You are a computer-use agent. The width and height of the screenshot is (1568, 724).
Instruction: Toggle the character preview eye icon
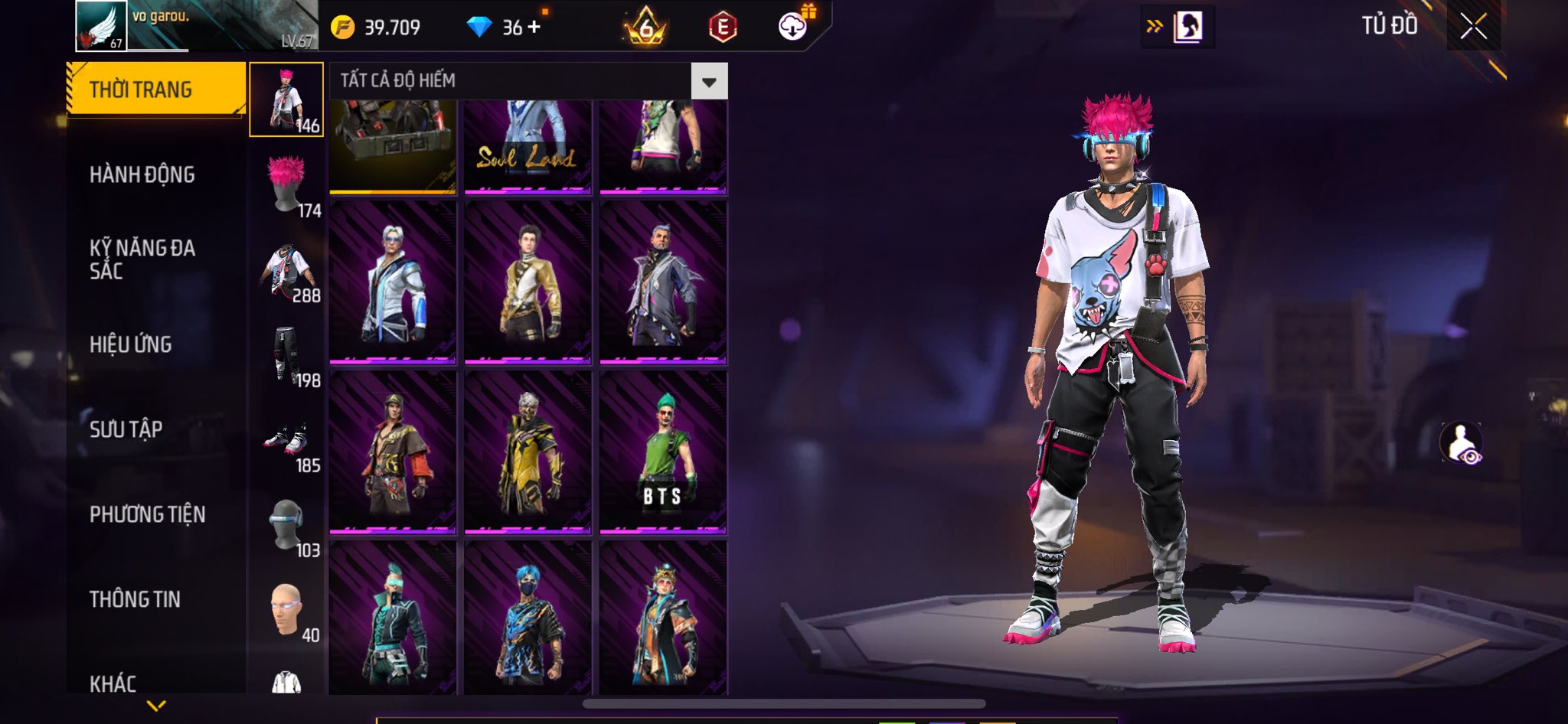pos(1461,443)
